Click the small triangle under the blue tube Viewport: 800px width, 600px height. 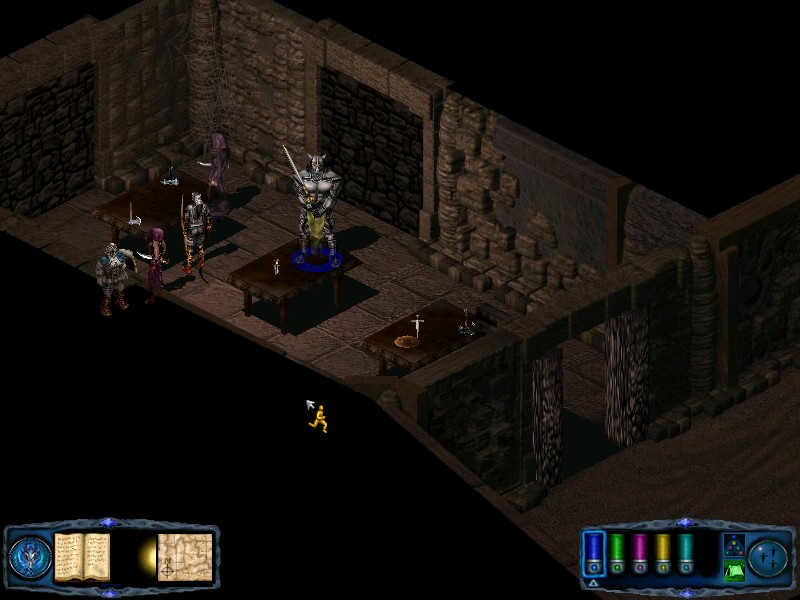point(593,582)
